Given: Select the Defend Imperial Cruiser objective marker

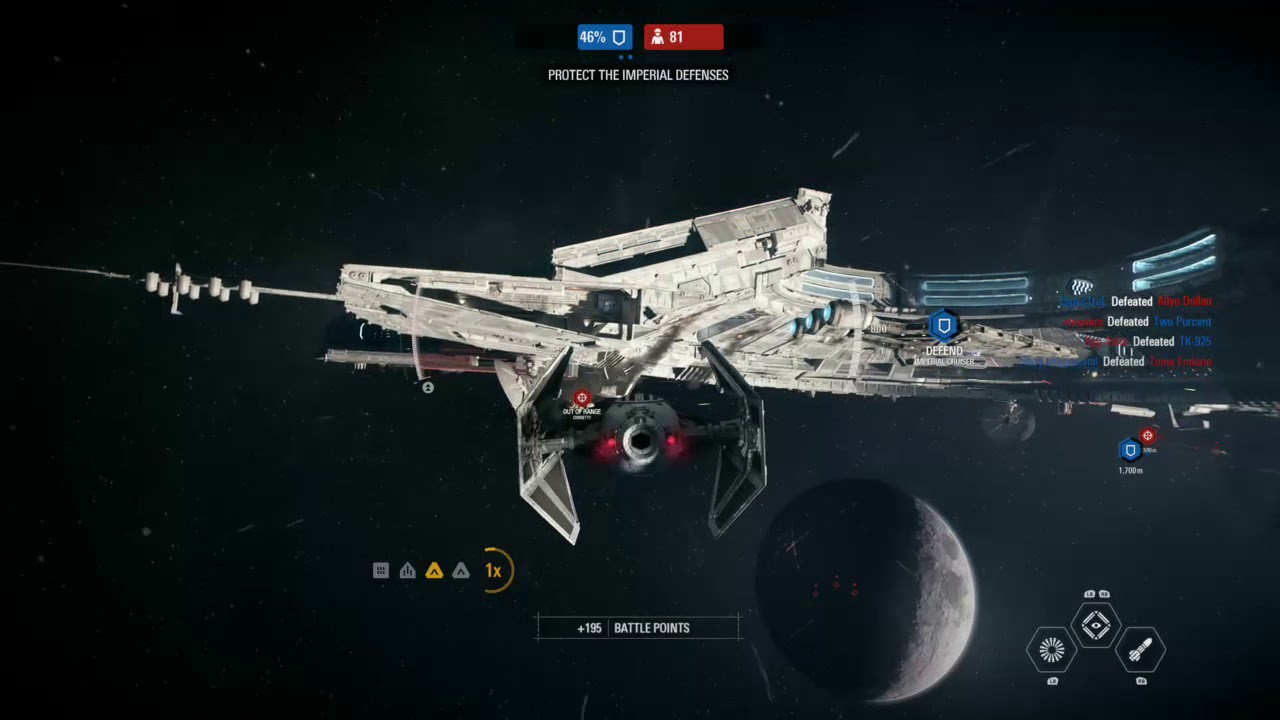Looking at the screenshot, I should click(943, 326).
